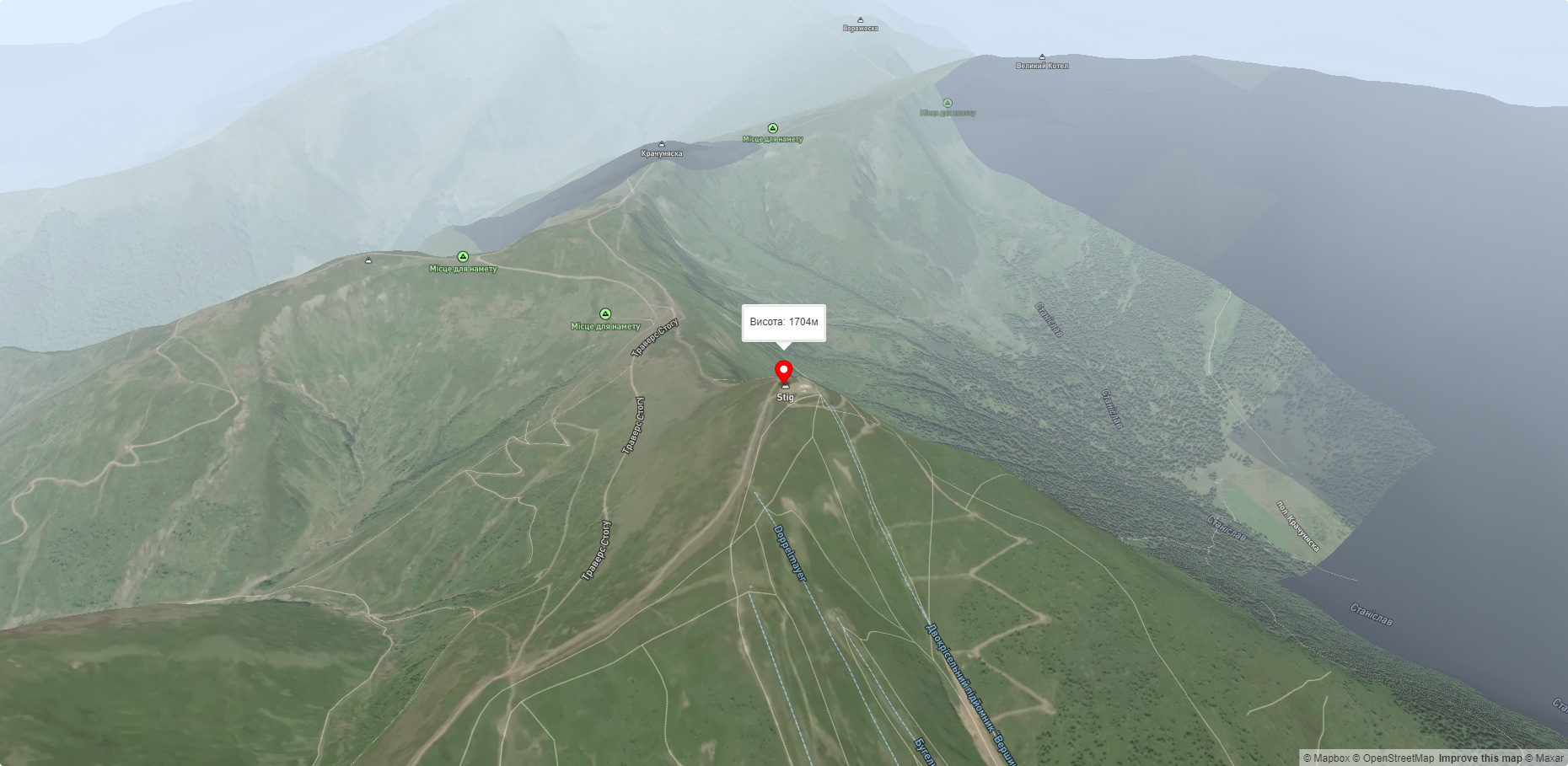Viewport: 1568px width, 766px height.
Task: Open the OpenStreetMap attribution link
Action: point(1393,758)
